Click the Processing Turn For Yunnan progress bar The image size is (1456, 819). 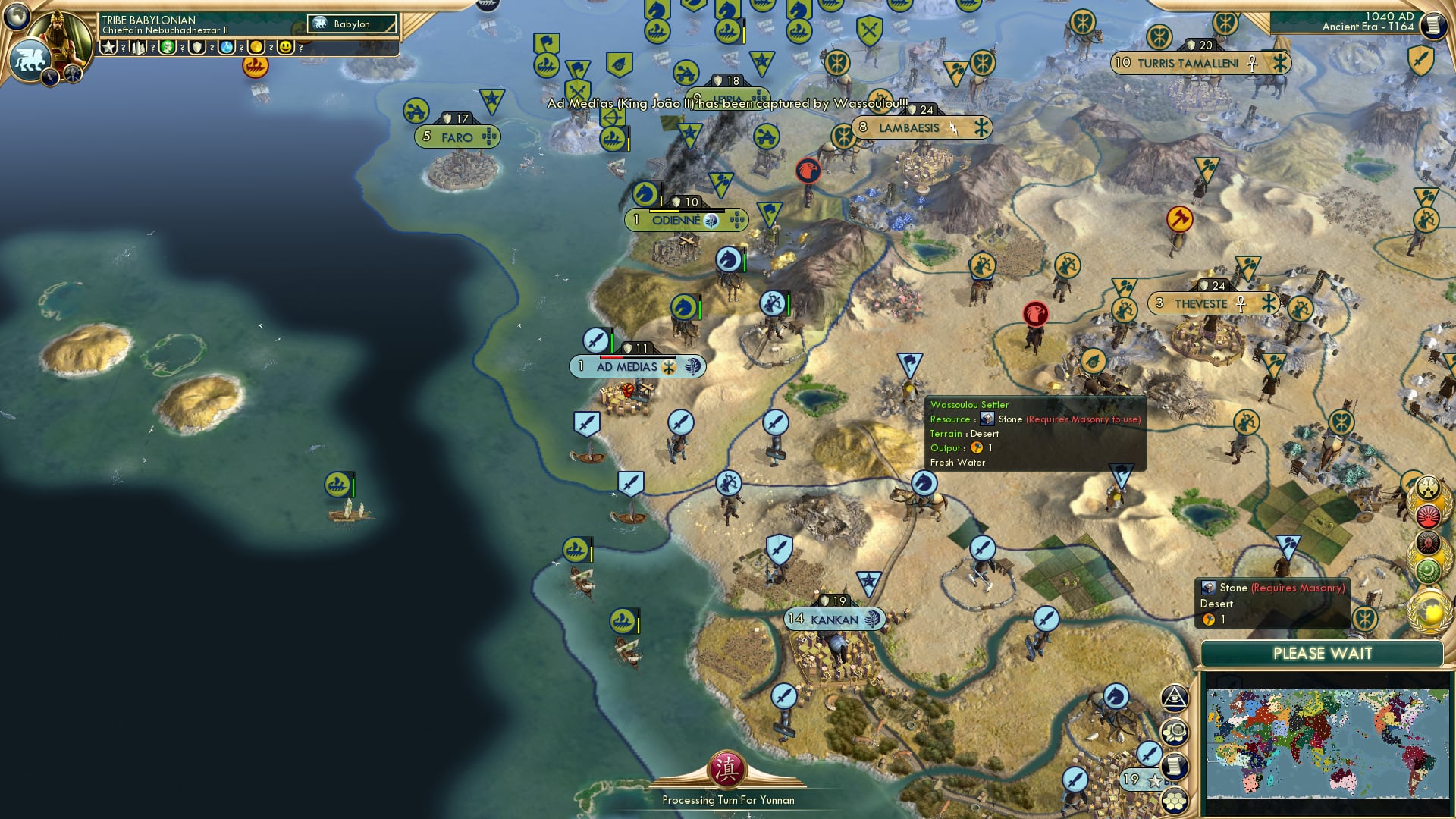[728, 800]
